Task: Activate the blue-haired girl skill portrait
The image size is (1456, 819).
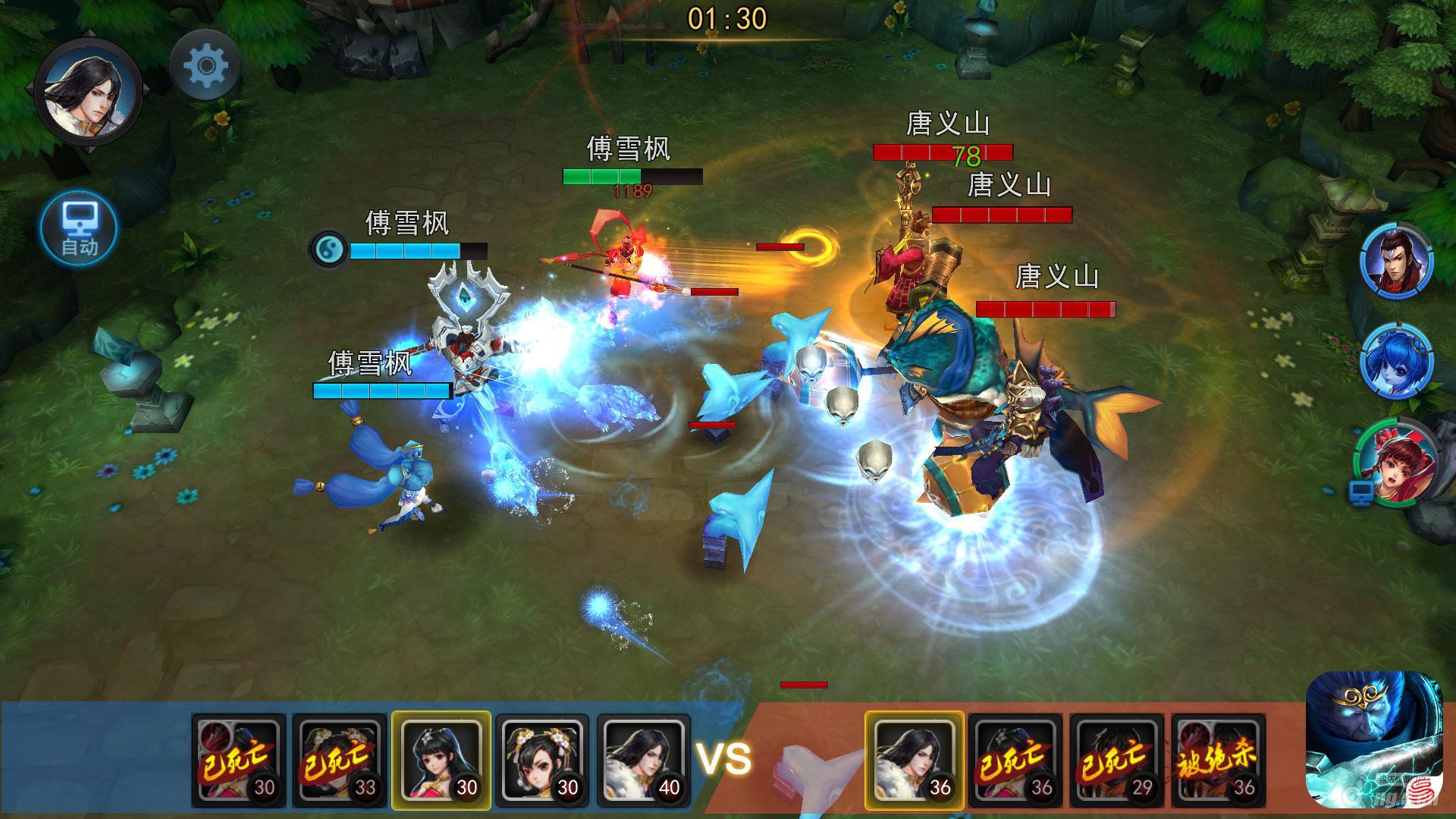Action: tap(1397, 362)
